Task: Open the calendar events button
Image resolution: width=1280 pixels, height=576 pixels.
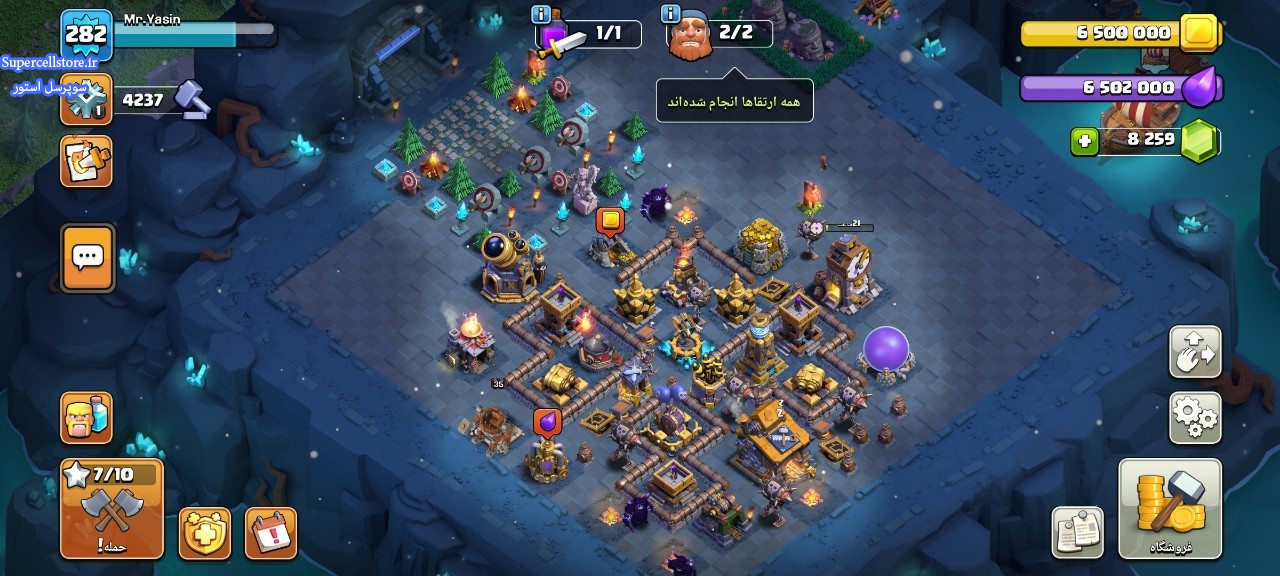Action: [271, 533]
